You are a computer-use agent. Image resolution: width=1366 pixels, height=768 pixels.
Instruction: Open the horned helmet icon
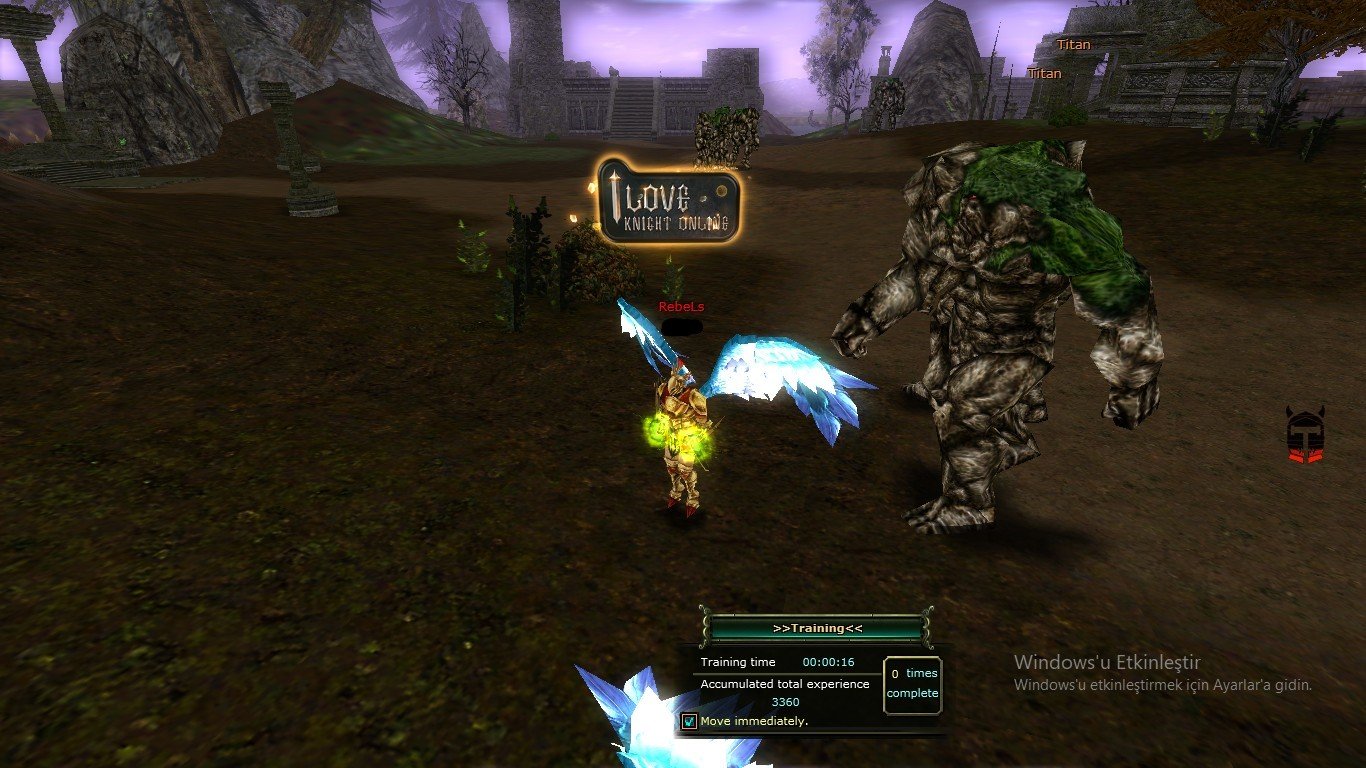click(x=1305, y=435)
